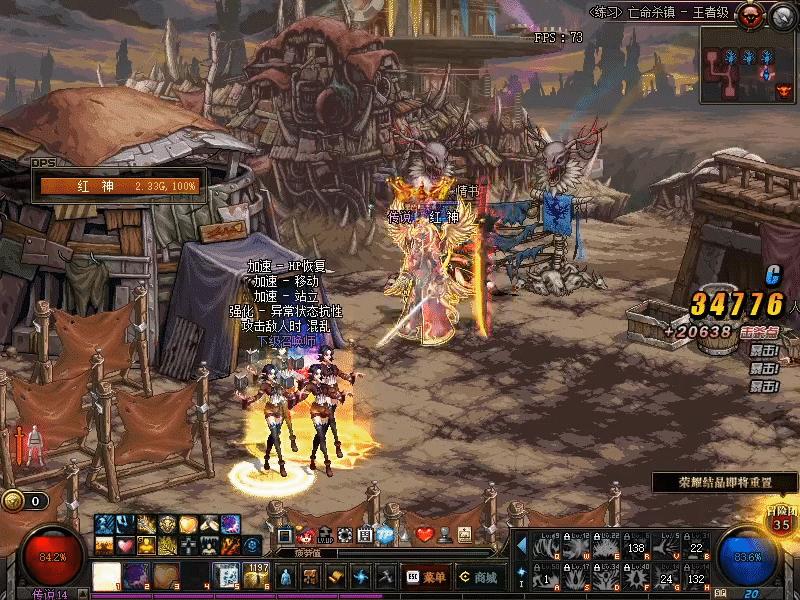Screen dimensions: 800x600
Task: Click the red skull boss emblem button
Action: pos(751,13)
